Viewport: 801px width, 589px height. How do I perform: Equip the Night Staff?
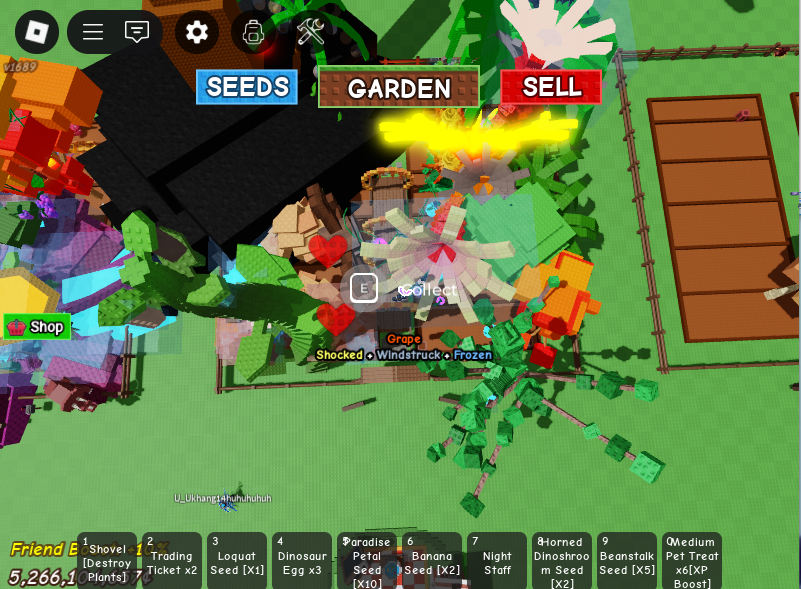(x=497, y=561)
